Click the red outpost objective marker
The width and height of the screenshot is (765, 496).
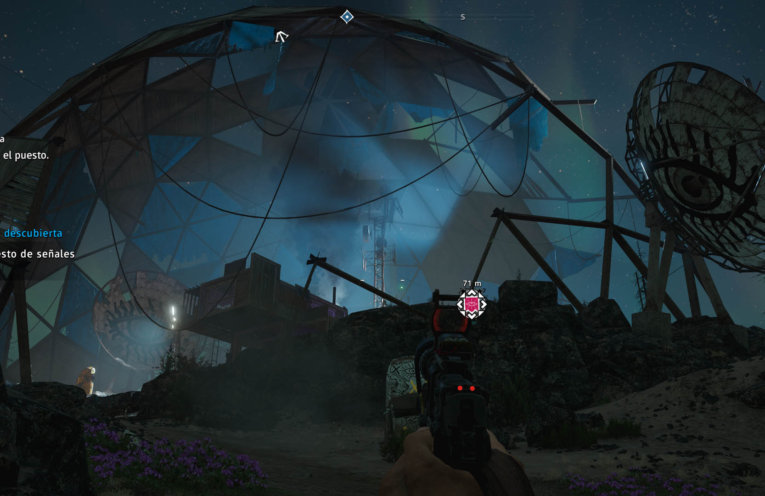(472, 304)
